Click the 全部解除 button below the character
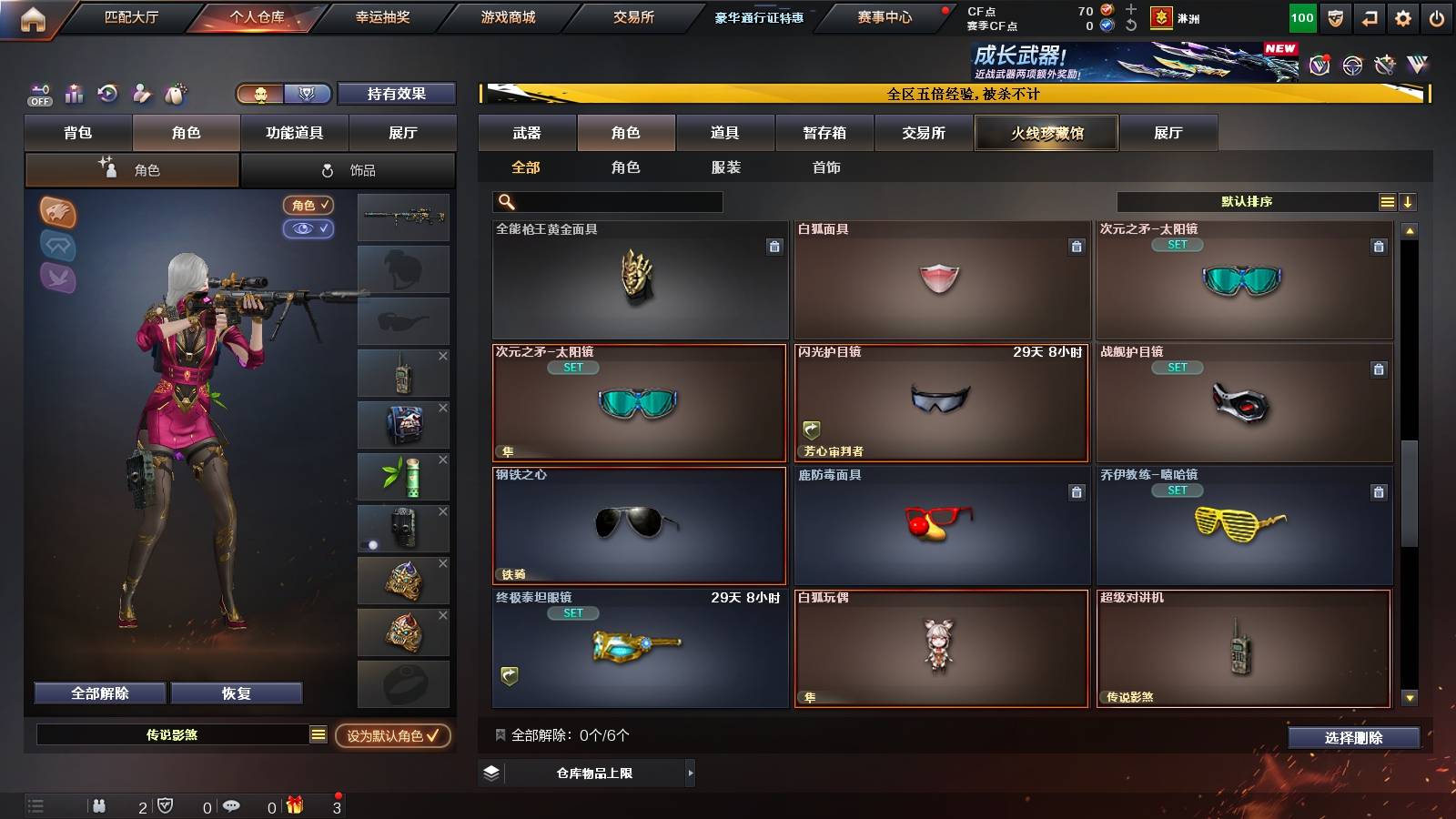Image resolution: width=1456 pixels, height=819 pixels. 98,693
